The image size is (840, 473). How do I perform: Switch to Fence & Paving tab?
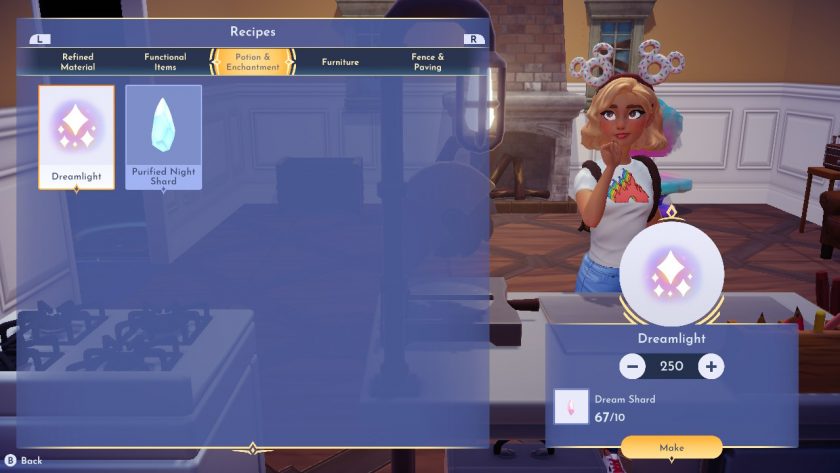tap(427, 62)
